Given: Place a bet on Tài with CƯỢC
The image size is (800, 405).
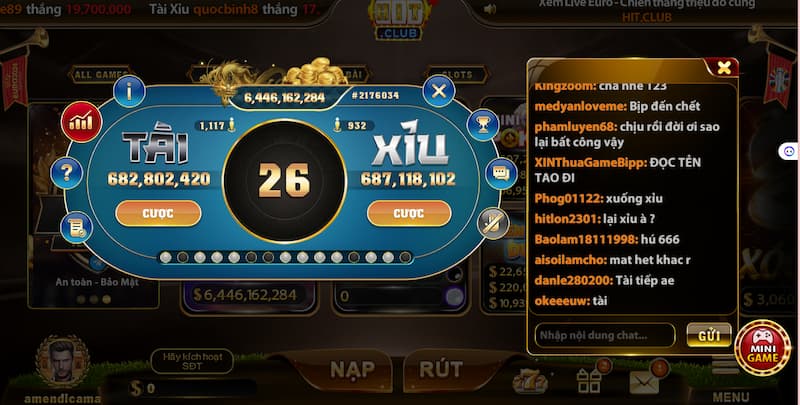Looking at the screenshot, I should [x=158, y=213].
